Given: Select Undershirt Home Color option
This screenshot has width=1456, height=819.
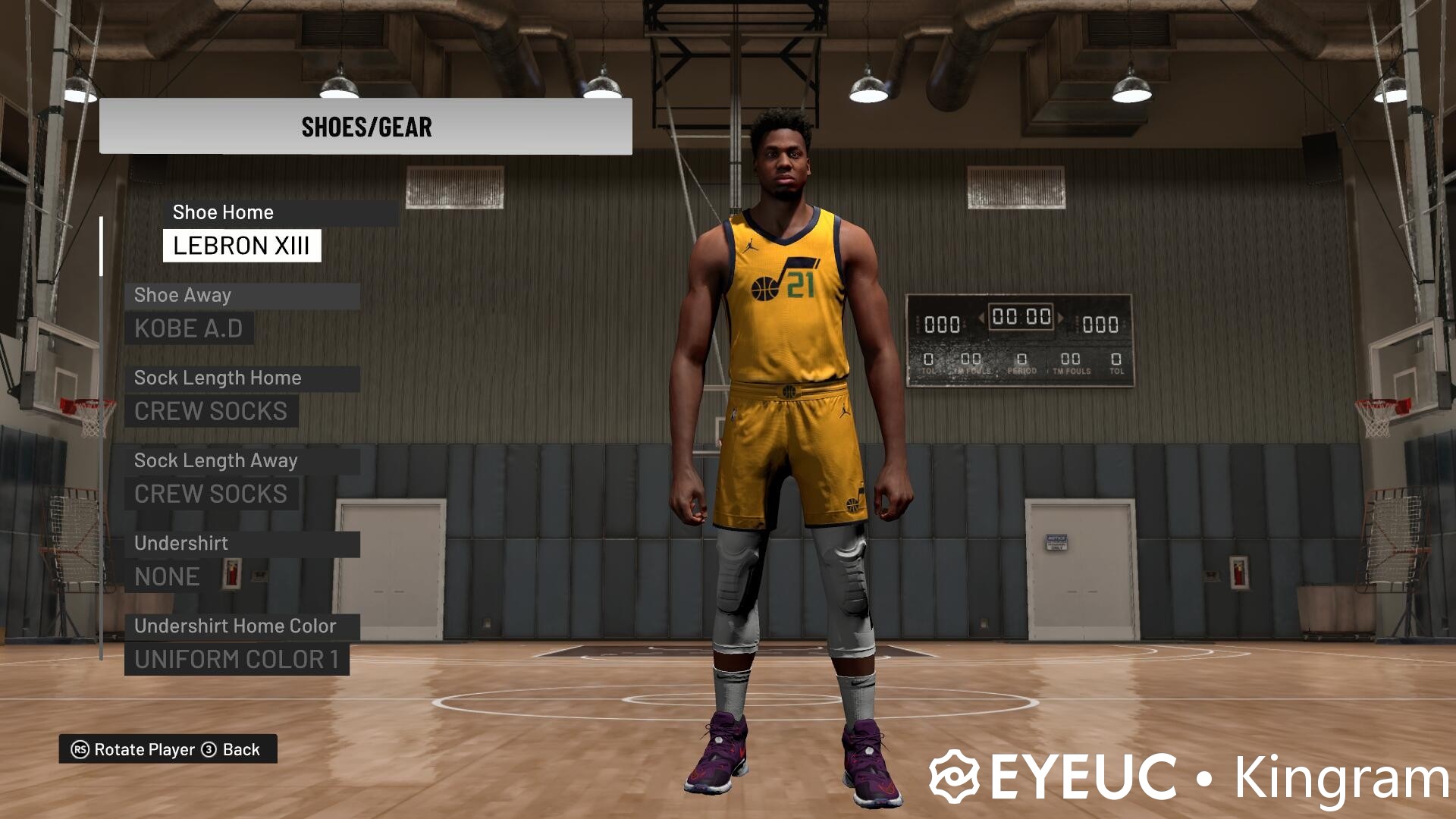Looking at the screenshot, I should 235,626.
